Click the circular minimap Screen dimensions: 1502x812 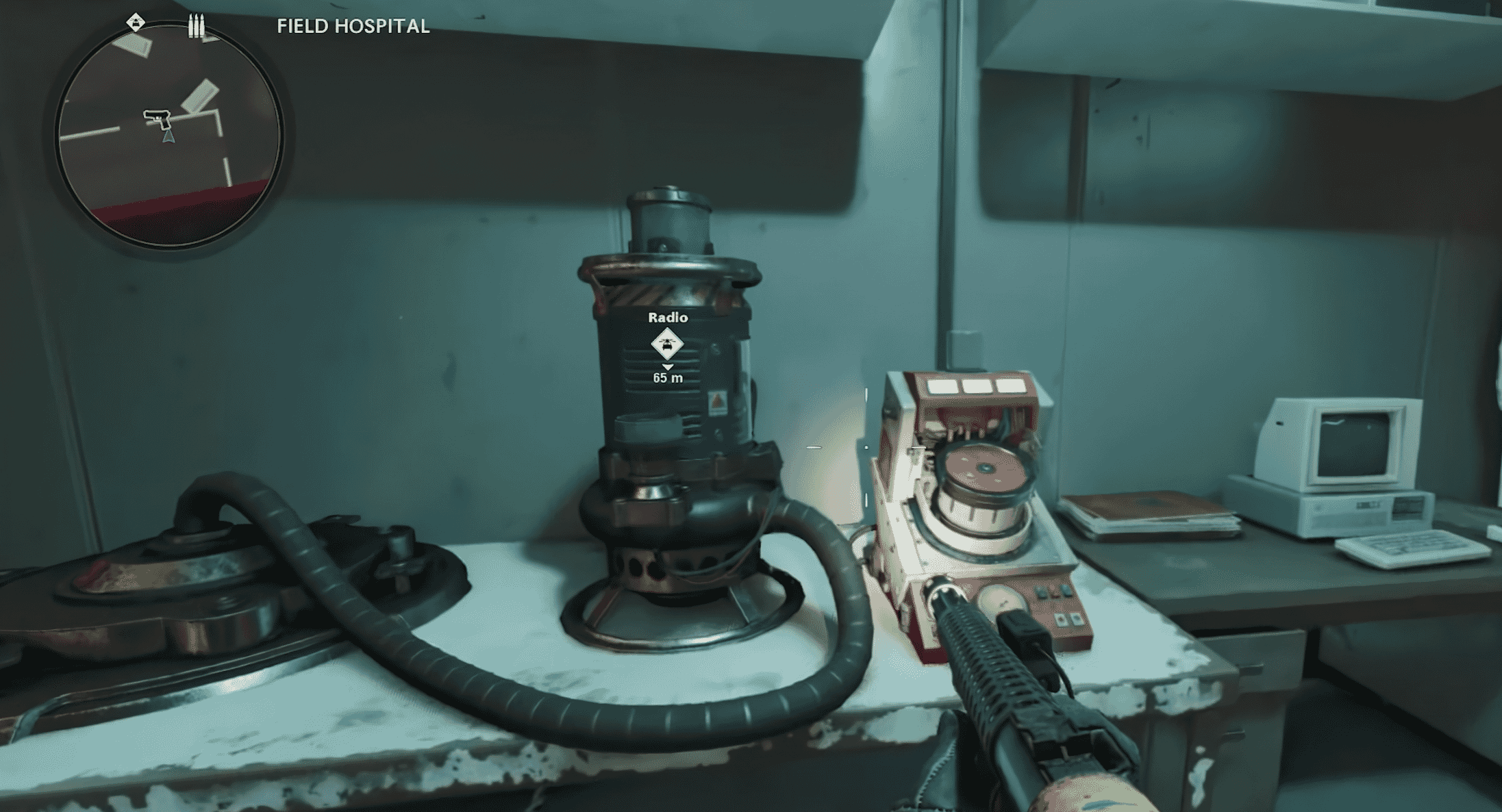coord(169,137)
